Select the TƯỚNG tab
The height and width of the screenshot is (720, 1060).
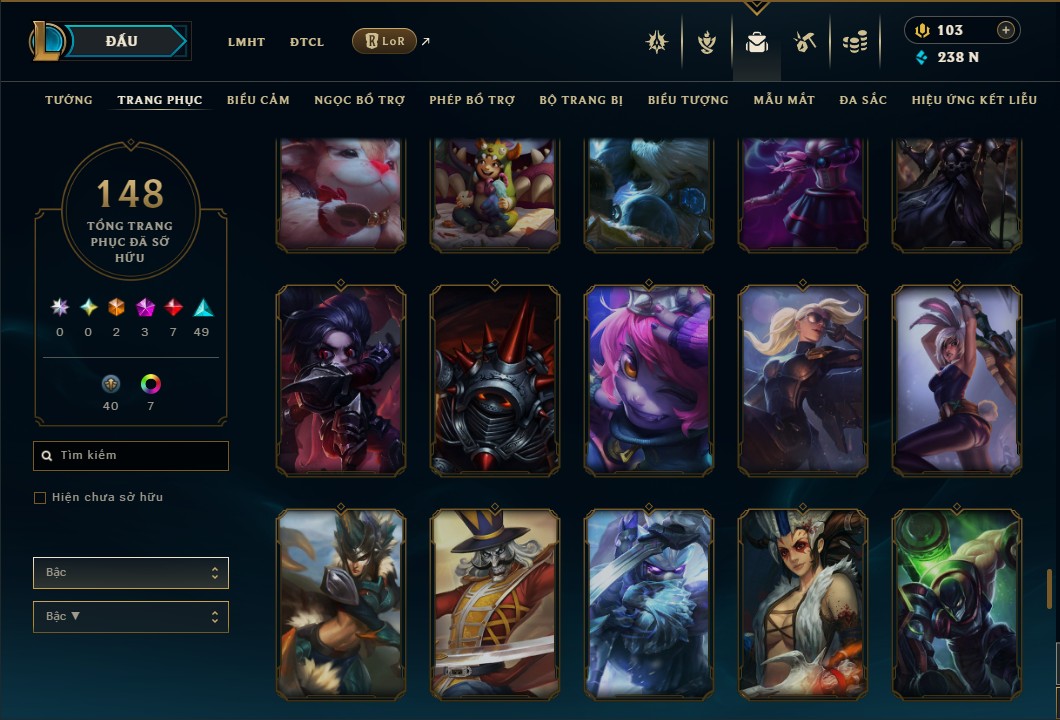pyautogui.click(x=69, y=100)
